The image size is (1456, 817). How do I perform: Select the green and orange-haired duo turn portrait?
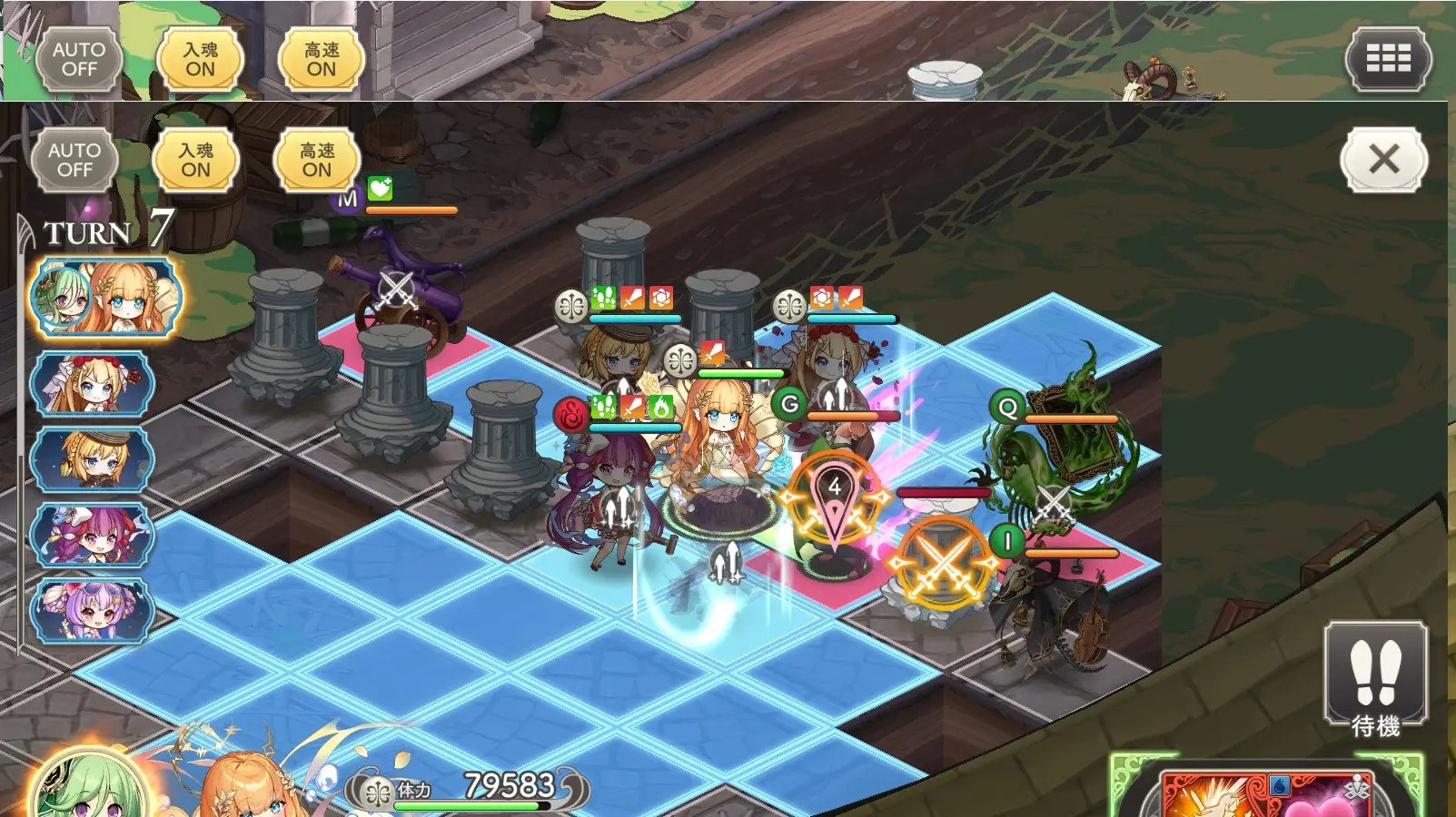click(x=105, y=298)
